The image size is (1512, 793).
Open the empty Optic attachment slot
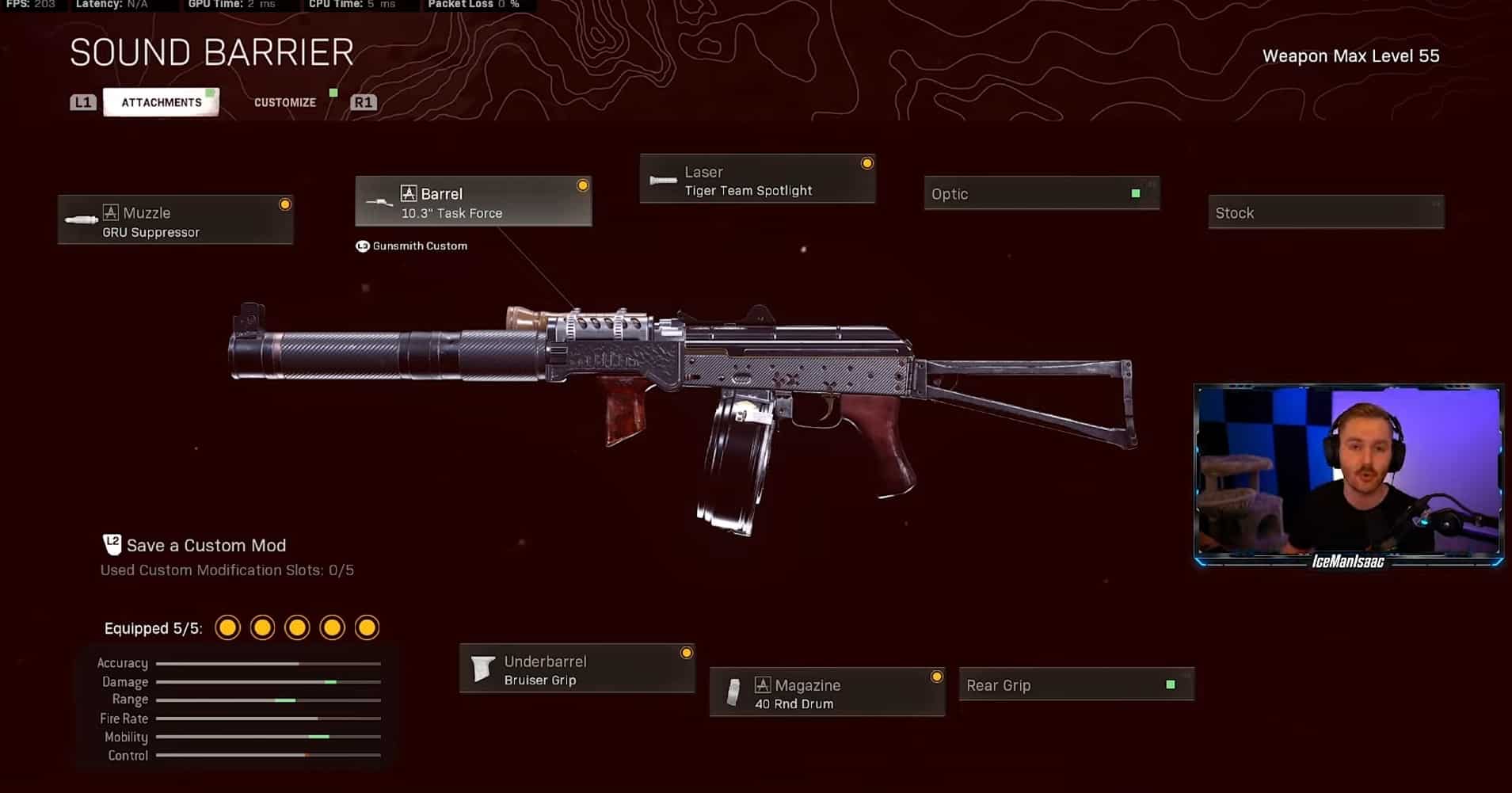(x=1042, y=194)
